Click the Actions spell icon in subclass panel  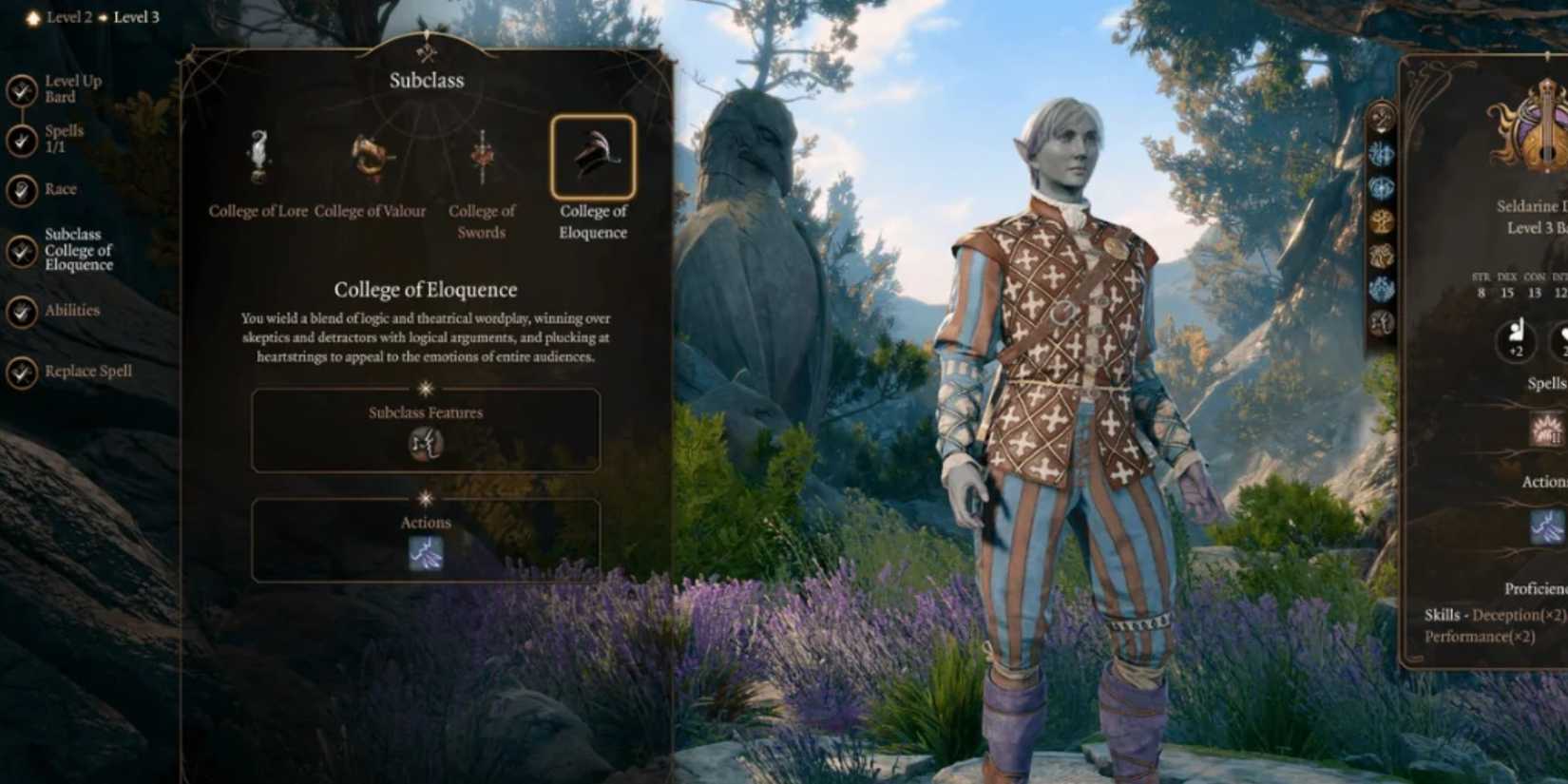(425, 554)
